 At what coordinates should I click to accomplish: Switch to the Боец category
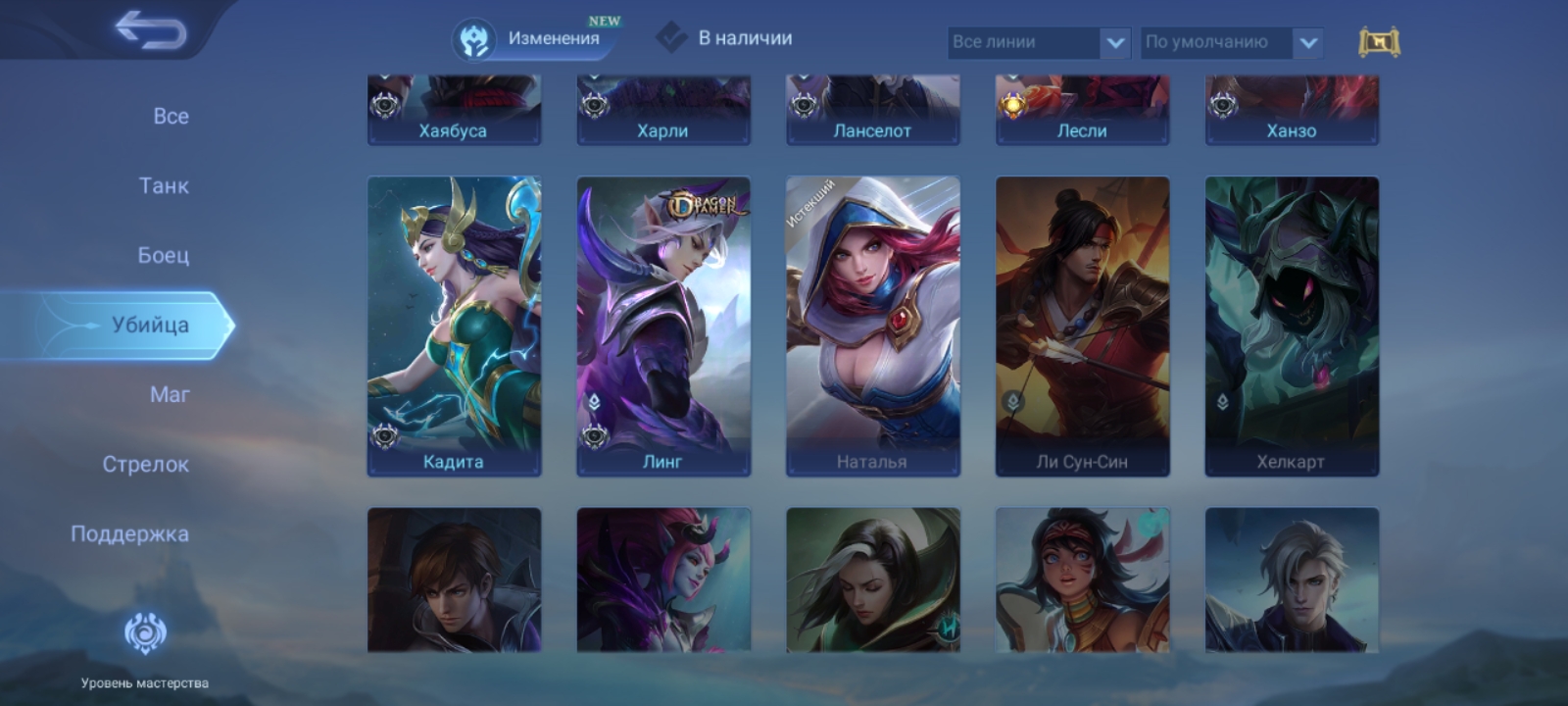click(x=163, y=255)
